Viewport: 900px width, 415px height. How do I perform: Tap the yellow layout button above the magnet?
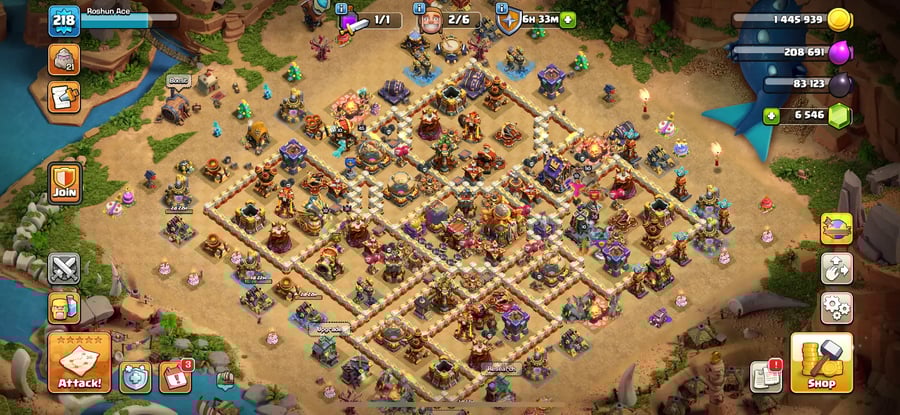click(x=836, y=229)
